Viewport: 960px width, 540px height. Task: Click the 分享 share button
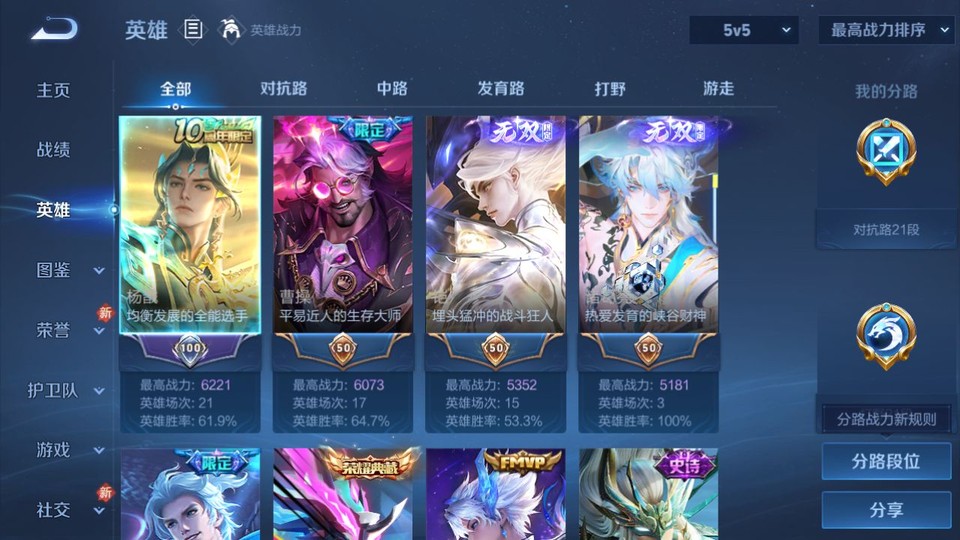click(886, 510)
